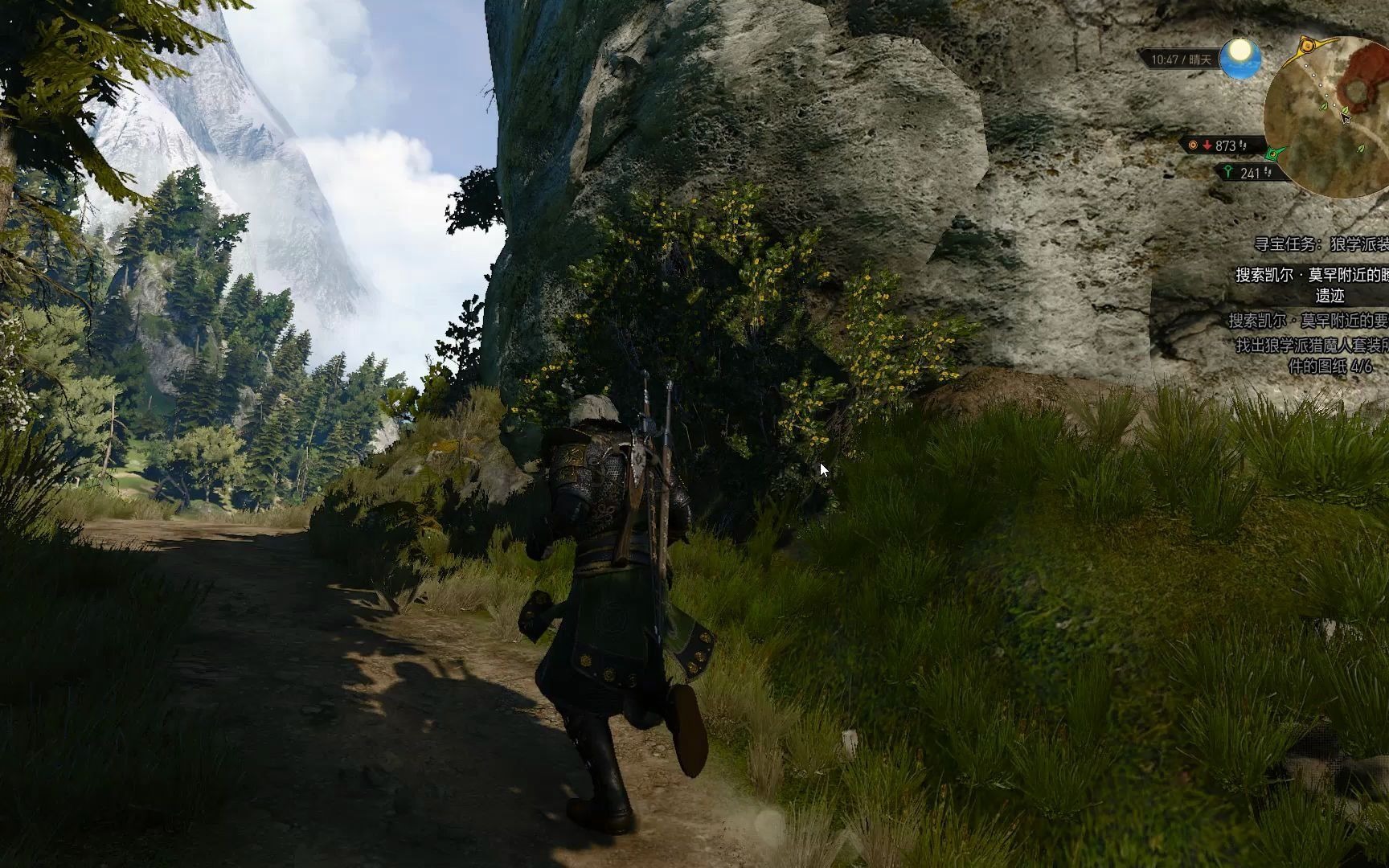1389x868 pixels.
Task: Open the 寻宝任务 quest tracker title
Action: (1322, 244)
